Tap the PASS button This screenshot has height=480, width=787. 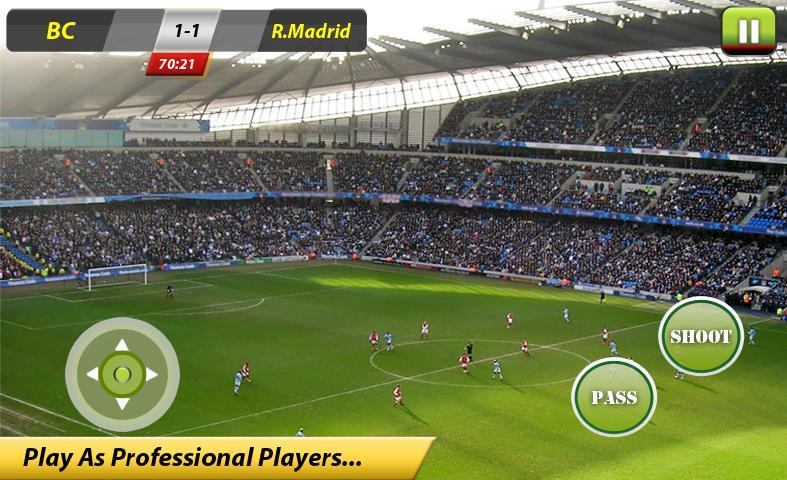(x=613, y=397)
